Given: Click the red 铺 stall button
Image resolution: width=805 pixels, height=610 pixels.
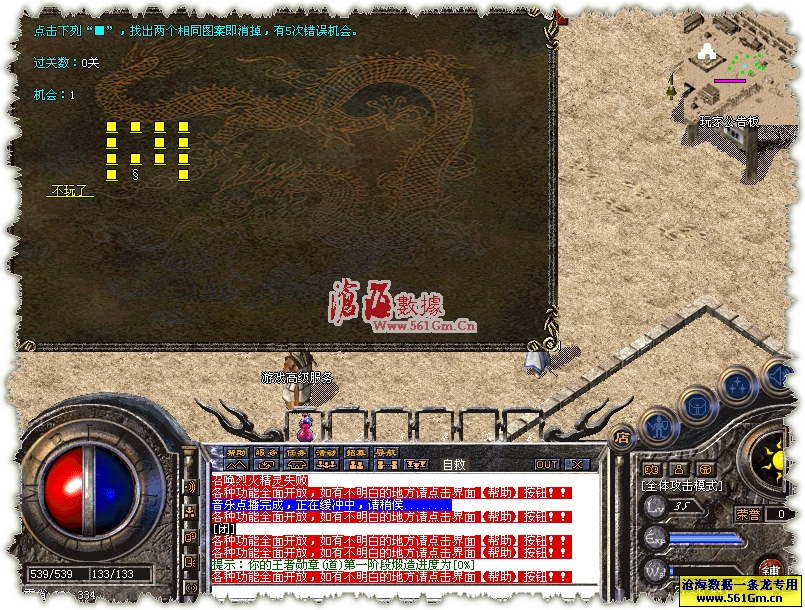Looking at the screenshot, I should pyautogui.click(x=770, y=569).
